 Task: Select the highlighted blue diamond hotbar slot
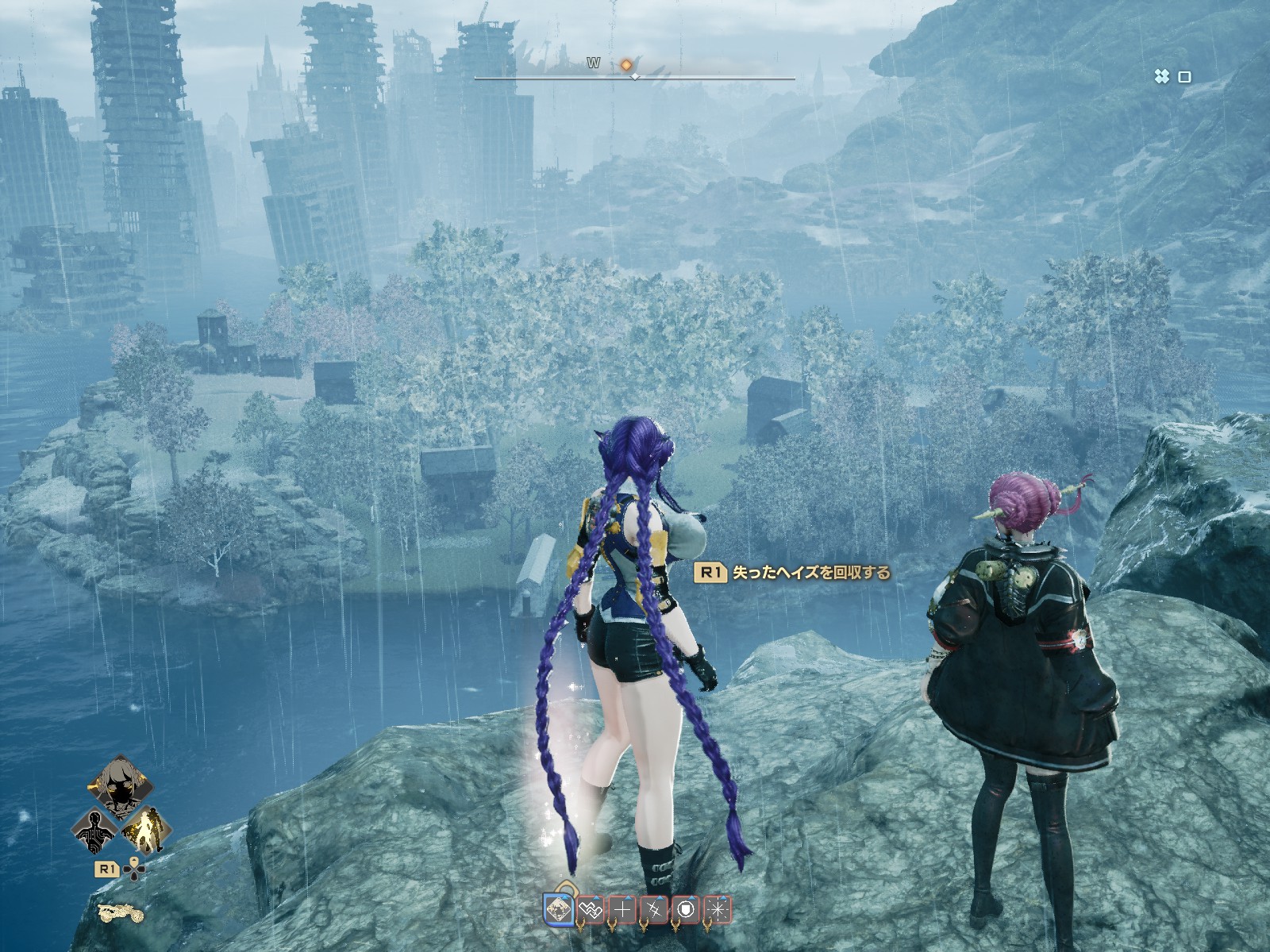point(559,909)
